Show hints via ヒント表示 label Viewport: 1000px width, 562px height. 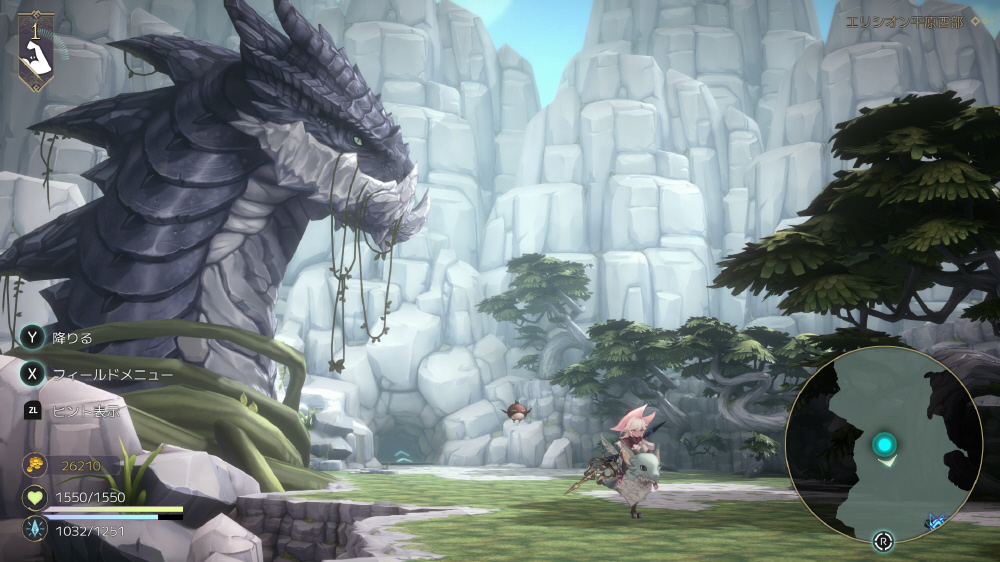tap(86, 410)
